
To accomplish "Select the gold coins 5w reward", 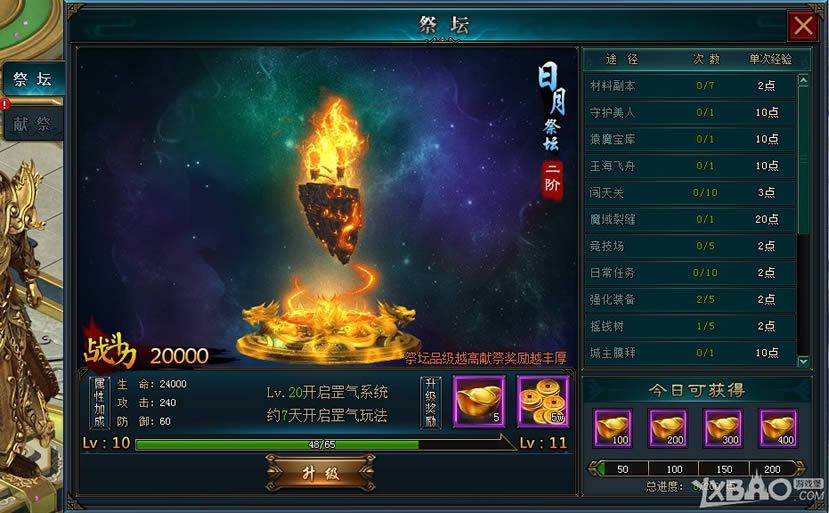I will (543, 401).
